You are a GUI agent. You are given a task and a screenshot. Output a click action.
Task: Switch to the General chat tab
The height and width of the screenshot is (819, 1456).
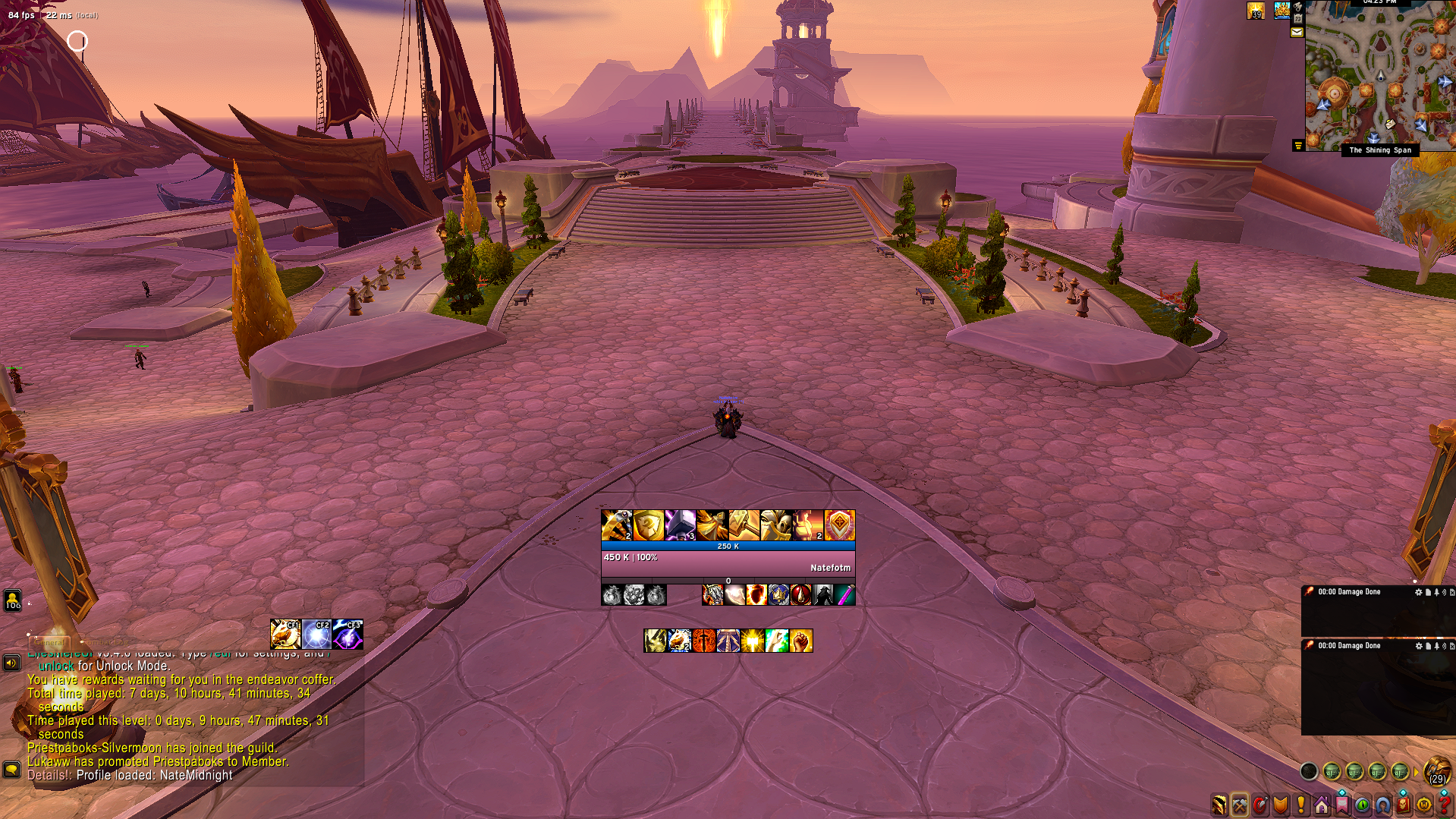pyautogui.click(x=49, y=642)
